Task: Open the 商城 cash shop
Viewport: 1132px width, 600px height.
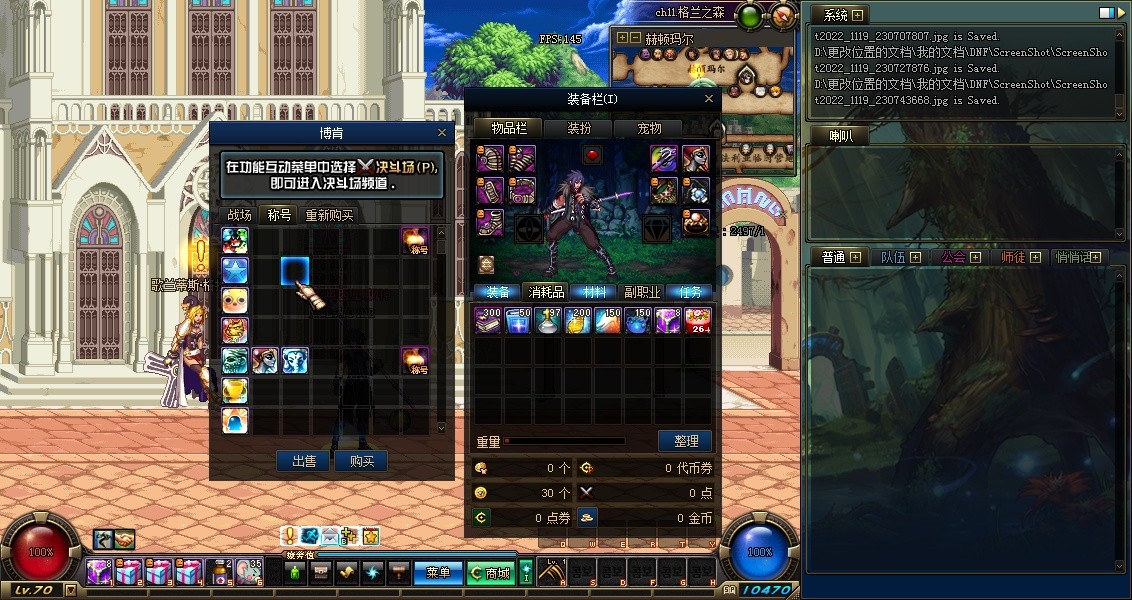Action: [x=490, y=573]
